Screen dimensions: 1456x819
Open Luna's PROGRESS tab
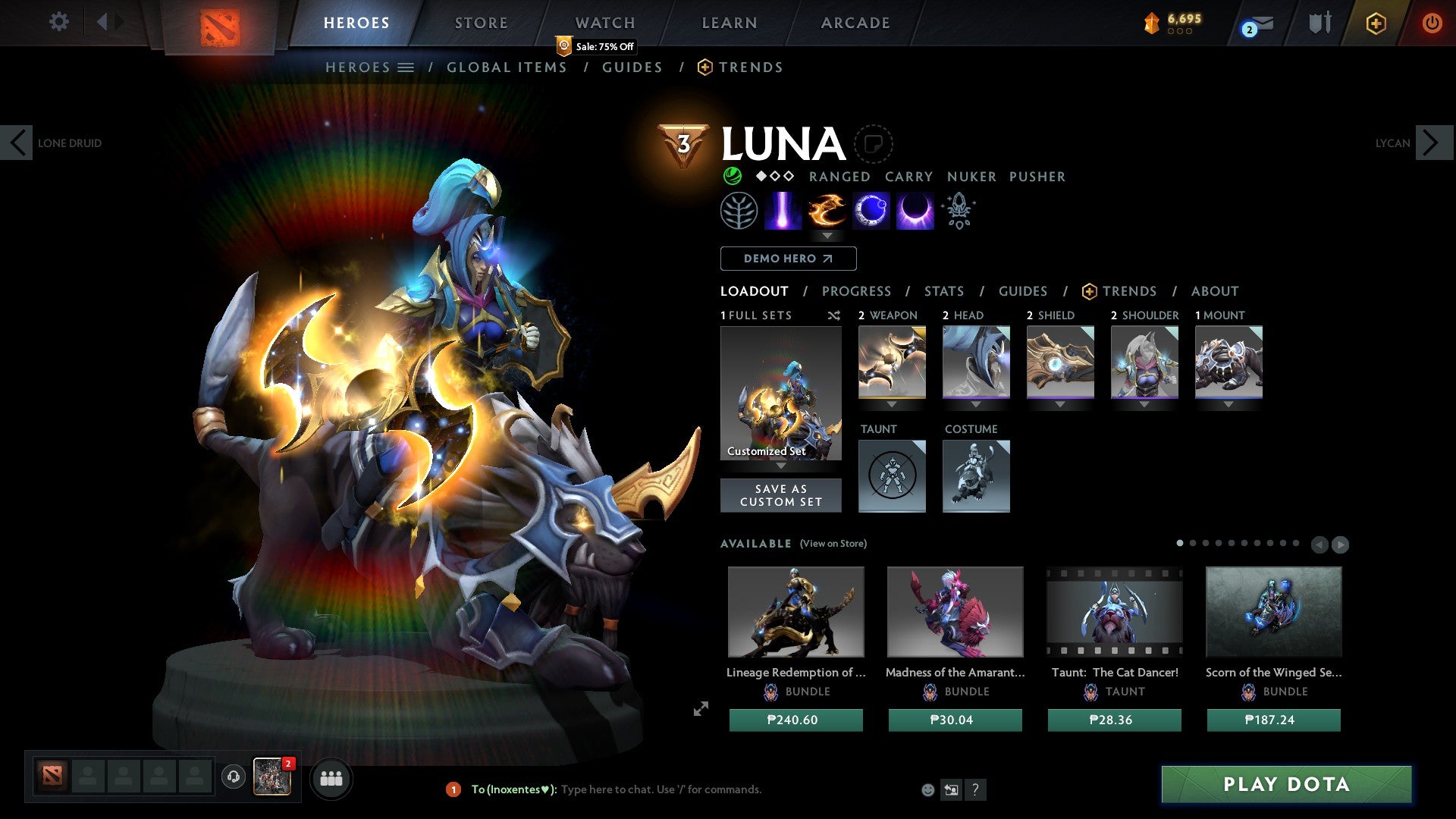857,291
